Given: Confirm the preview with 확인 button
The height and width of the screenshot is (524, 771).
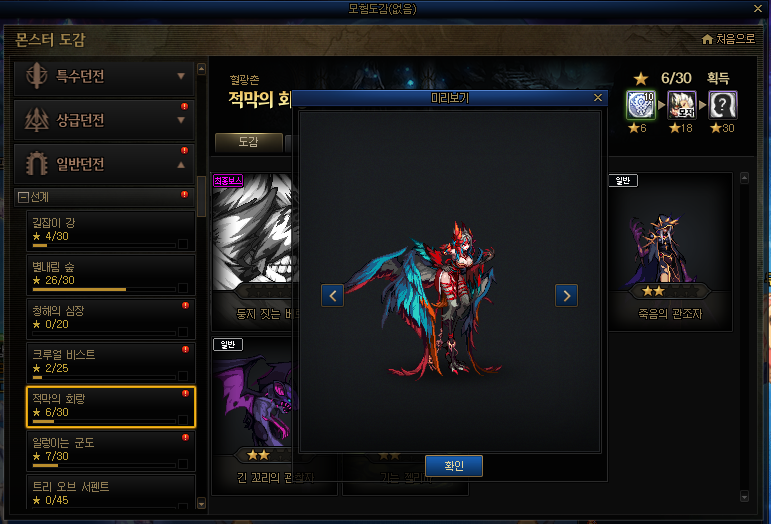Looking at the screenshot, I should tap(454, 465).
